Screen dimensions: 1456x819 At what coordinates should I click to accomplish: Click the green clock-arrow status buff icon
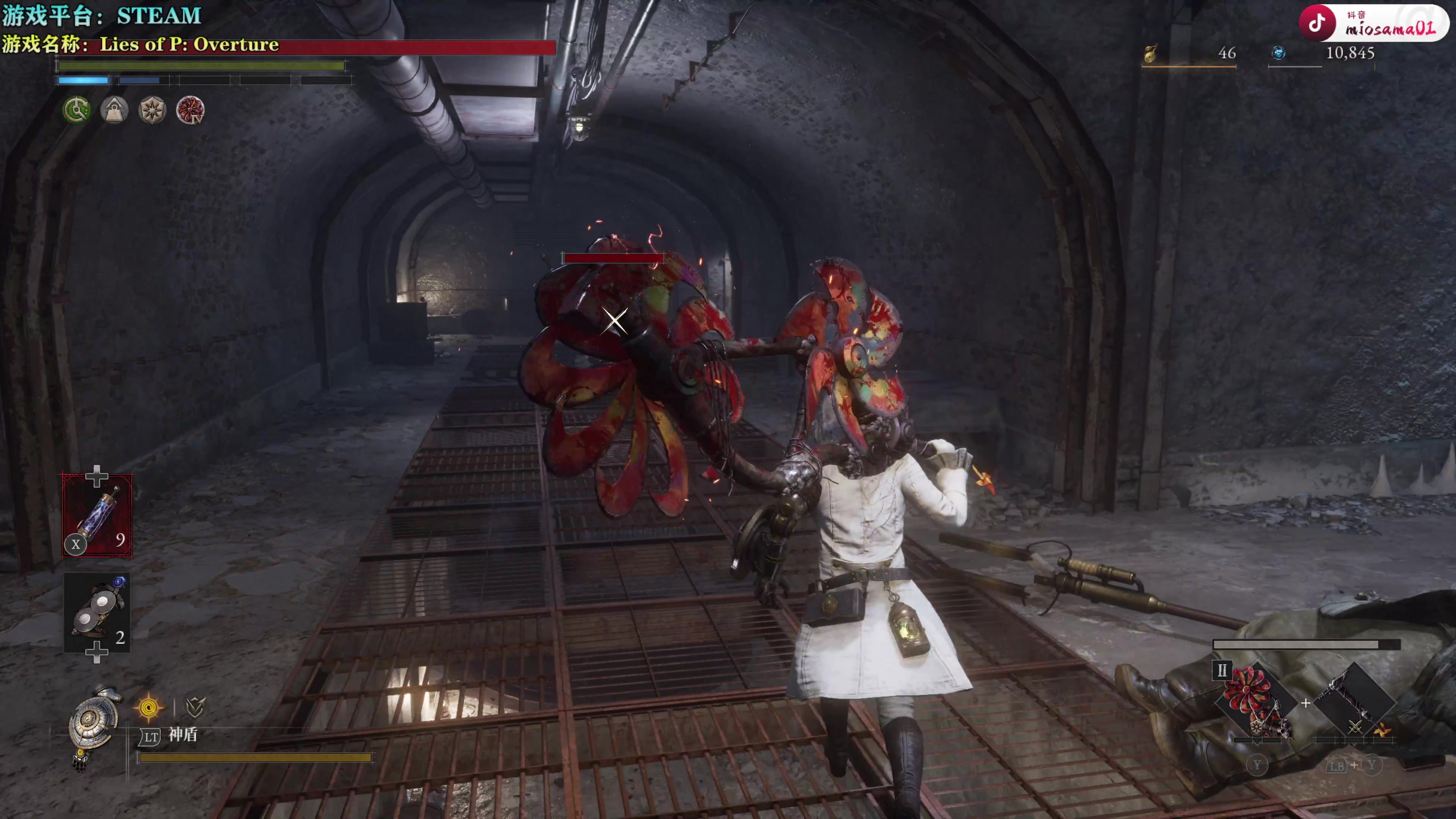pyautogui.click(x=76, y=110)
